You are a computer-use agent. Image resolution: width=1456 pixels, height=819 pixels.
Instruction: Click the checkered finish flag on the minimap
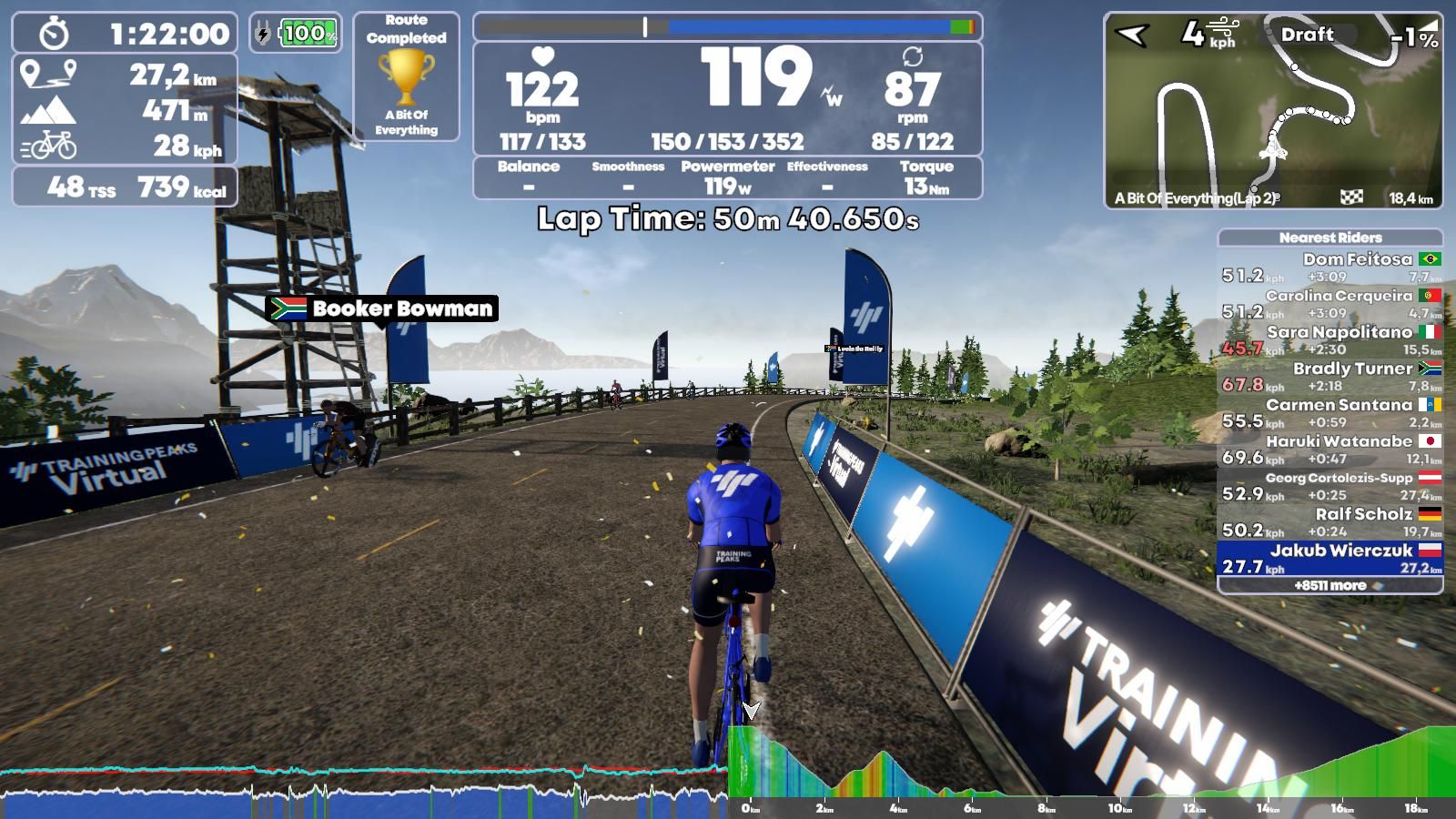click(1350, 195)
